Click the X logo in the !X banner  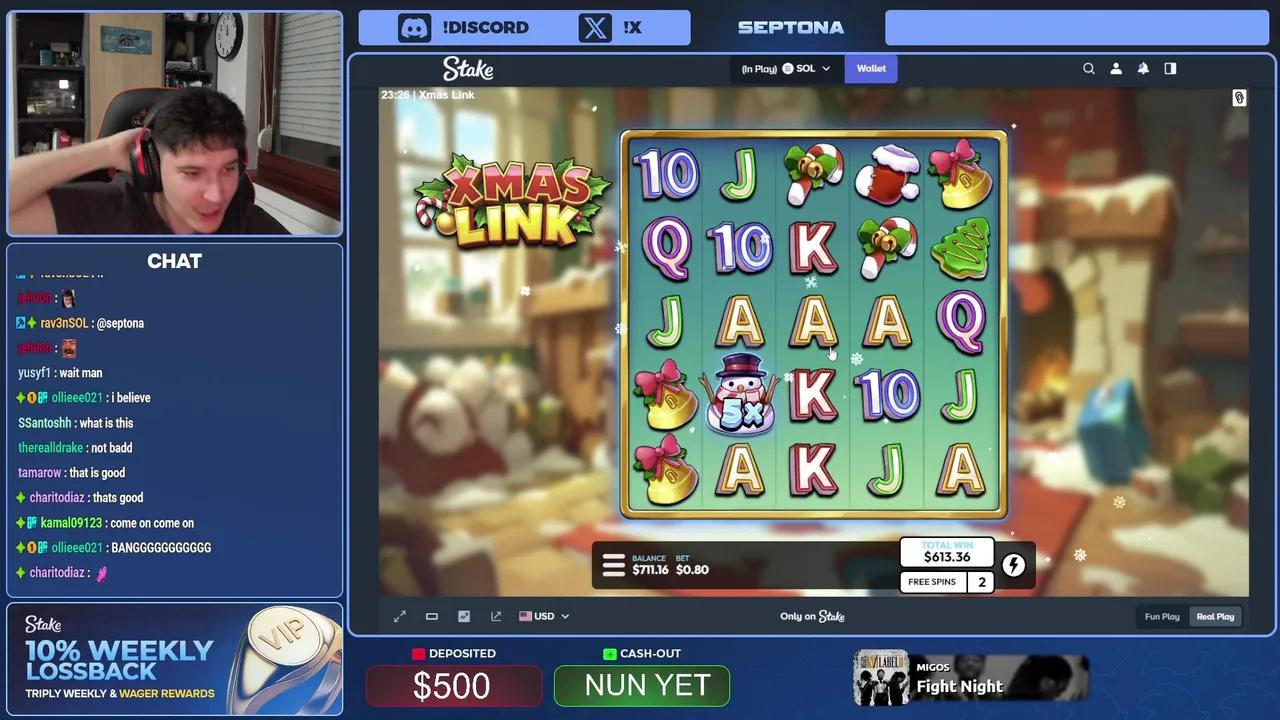tap(595, 27)
